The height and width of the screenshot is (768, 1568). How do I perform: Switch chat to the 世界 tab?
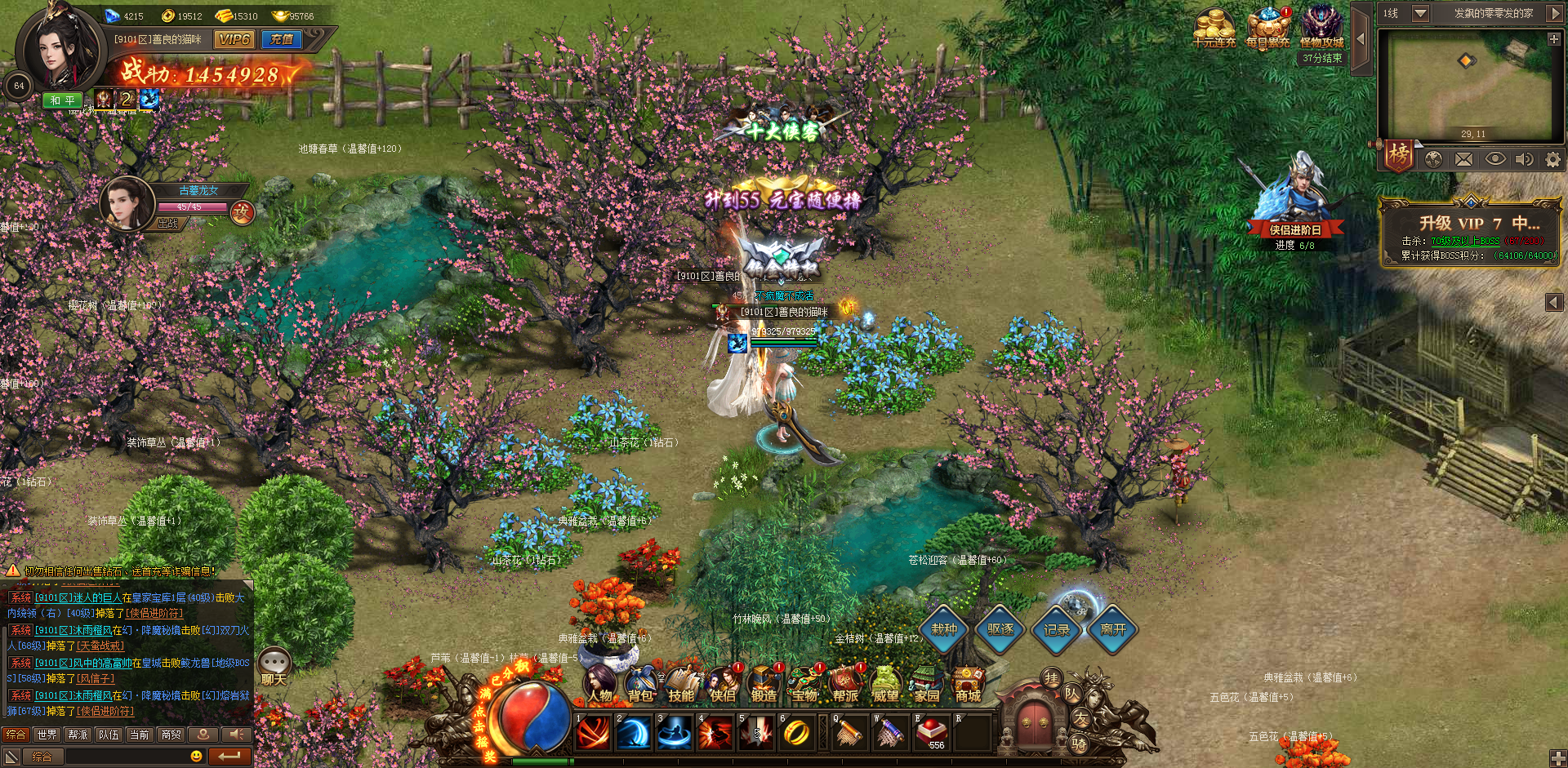[47, 735]
